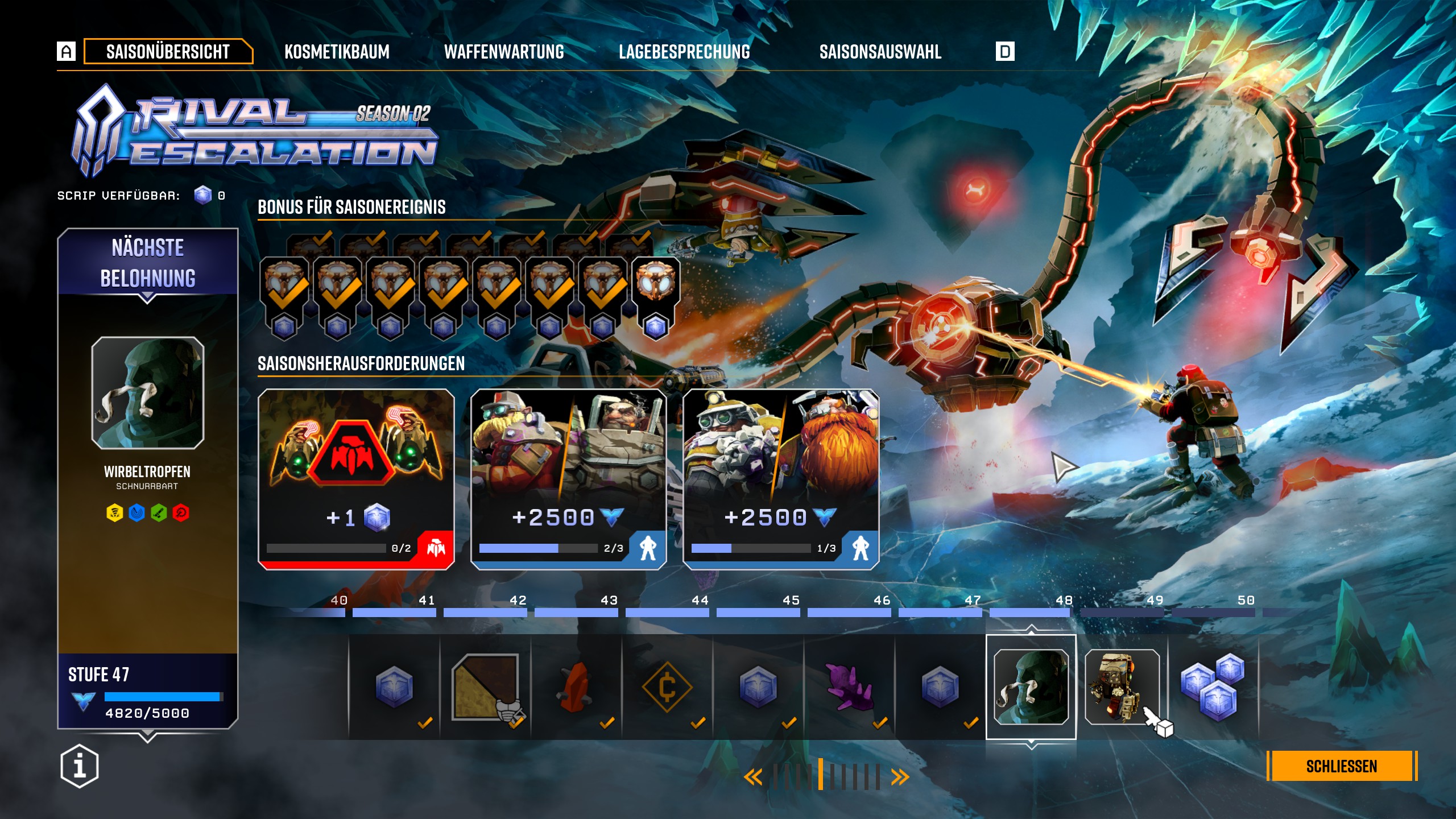Select the level 48 moustache reward tile

[1031, 686]
